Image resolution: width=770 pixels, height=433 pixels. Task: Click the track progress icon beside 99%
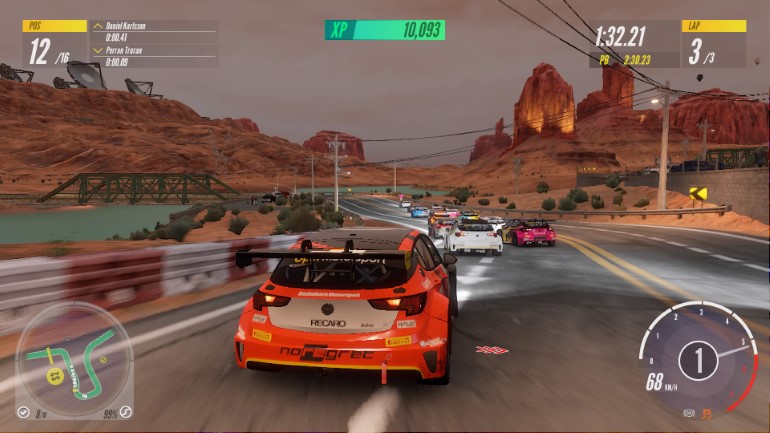[126, 411]
